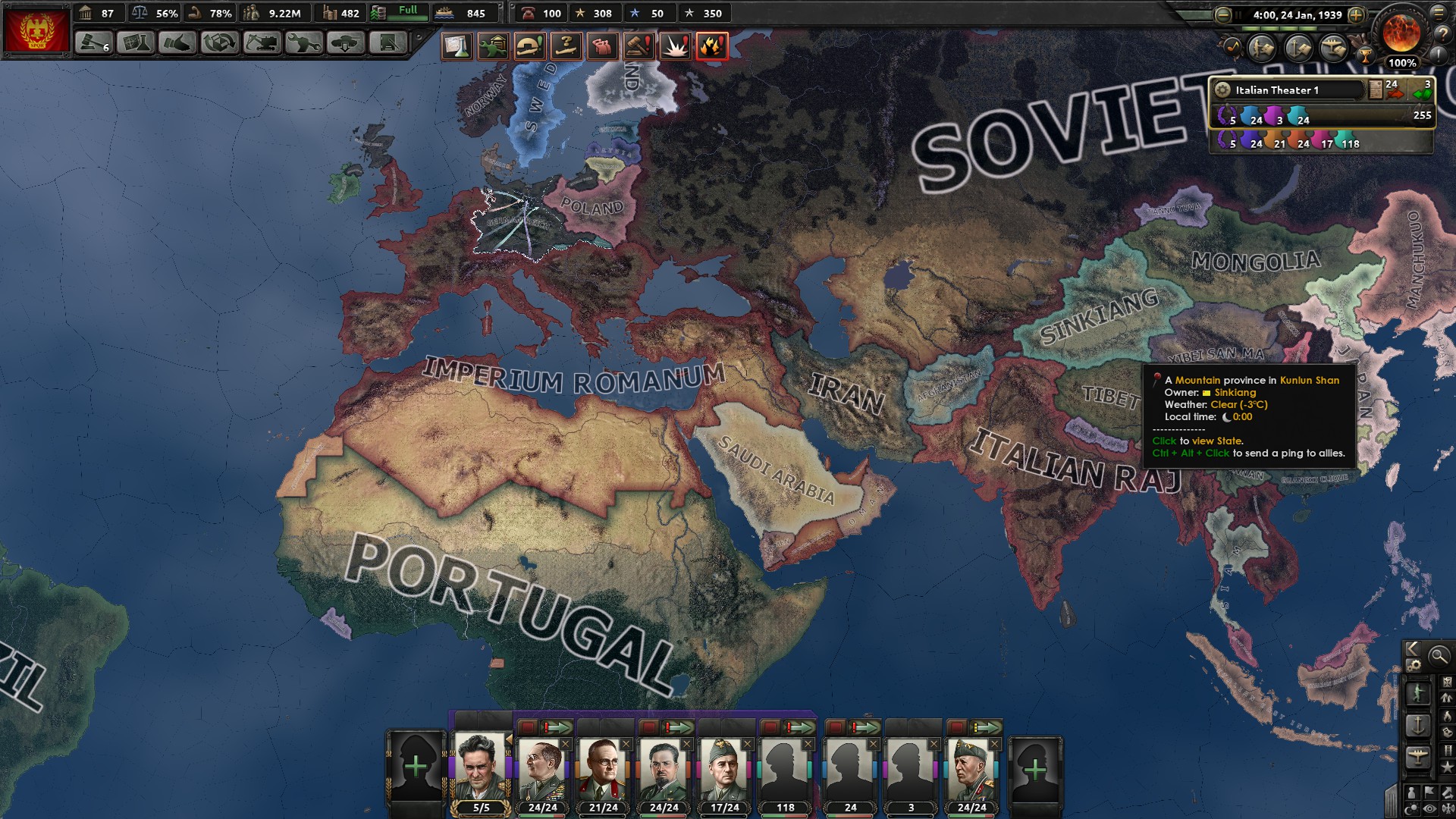Open the Decisions menu with the gavel

93,43
